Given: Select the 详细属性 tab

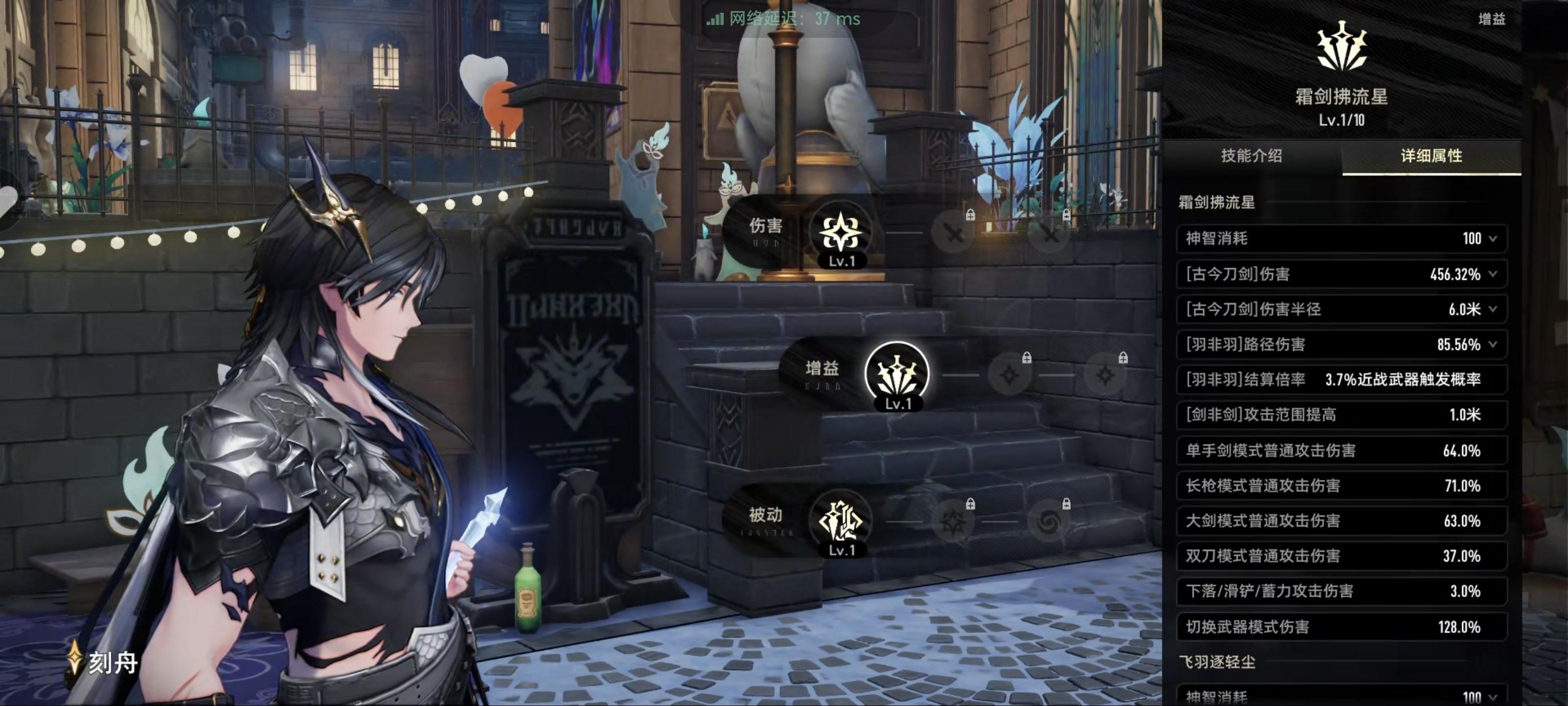Looking at the screenshot, I should click(1431, 156).
